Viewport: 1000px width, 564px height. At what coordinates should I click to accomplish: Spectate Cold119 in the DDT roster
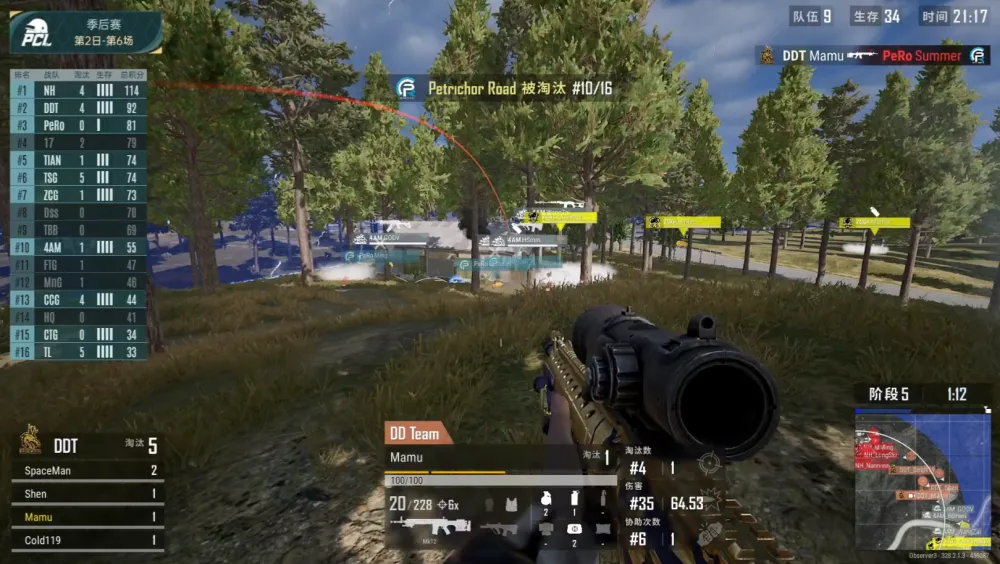(x=85, y=541)
